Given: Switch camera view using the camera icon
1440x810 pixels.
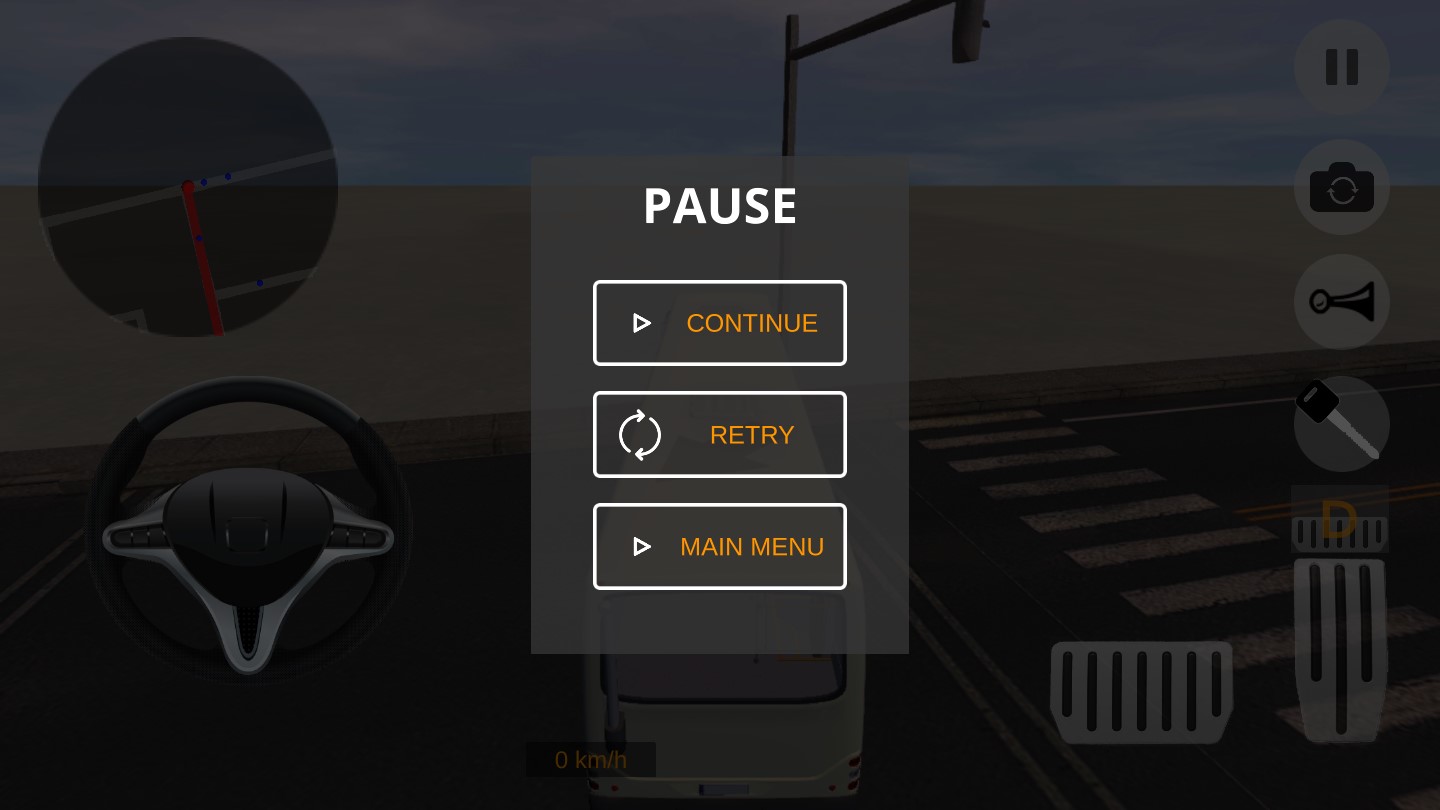Looking at the screenshot, I should [1341, 187].
